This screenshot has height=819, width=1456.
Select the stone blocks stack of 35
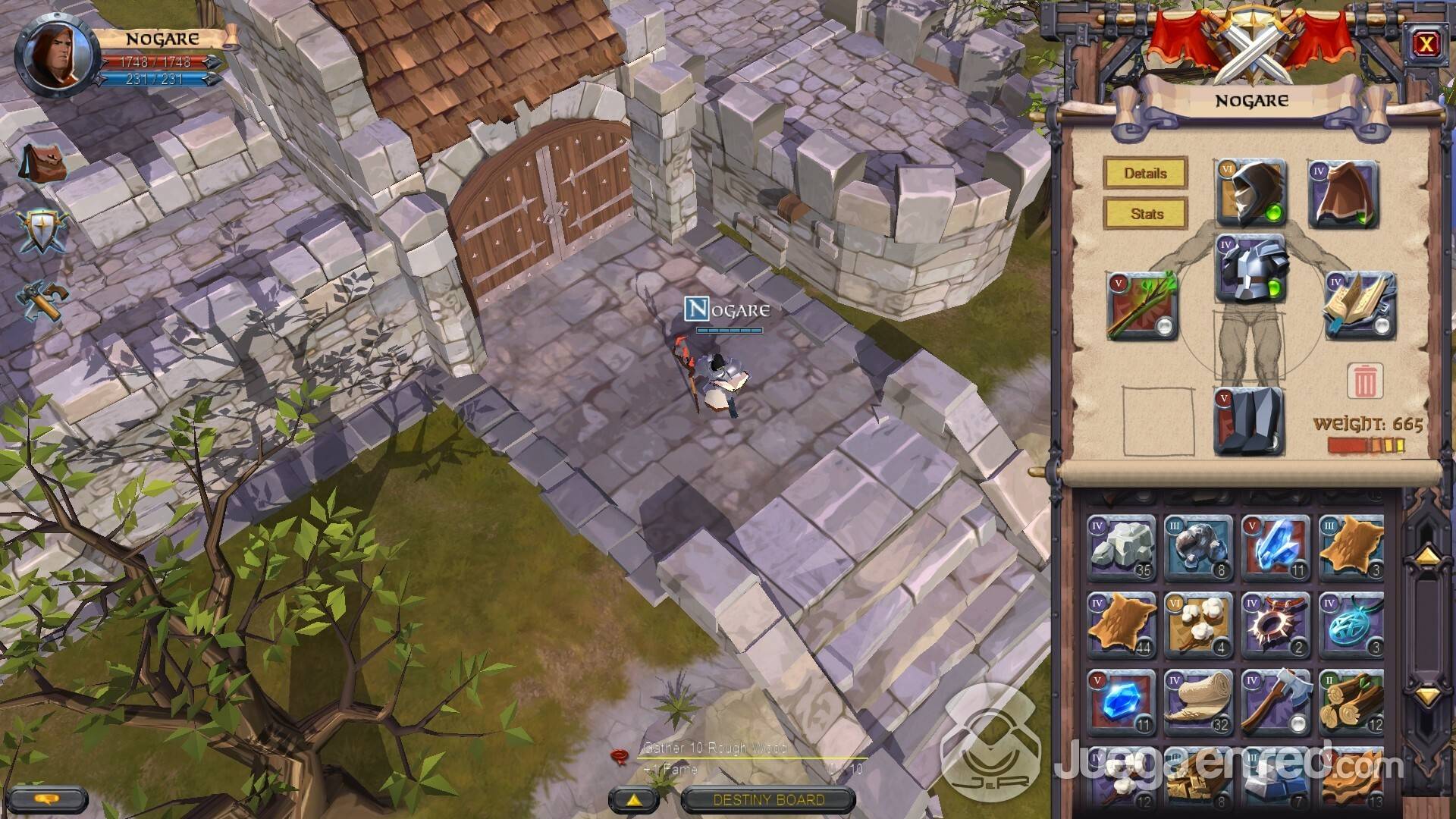coord(1122,548)
